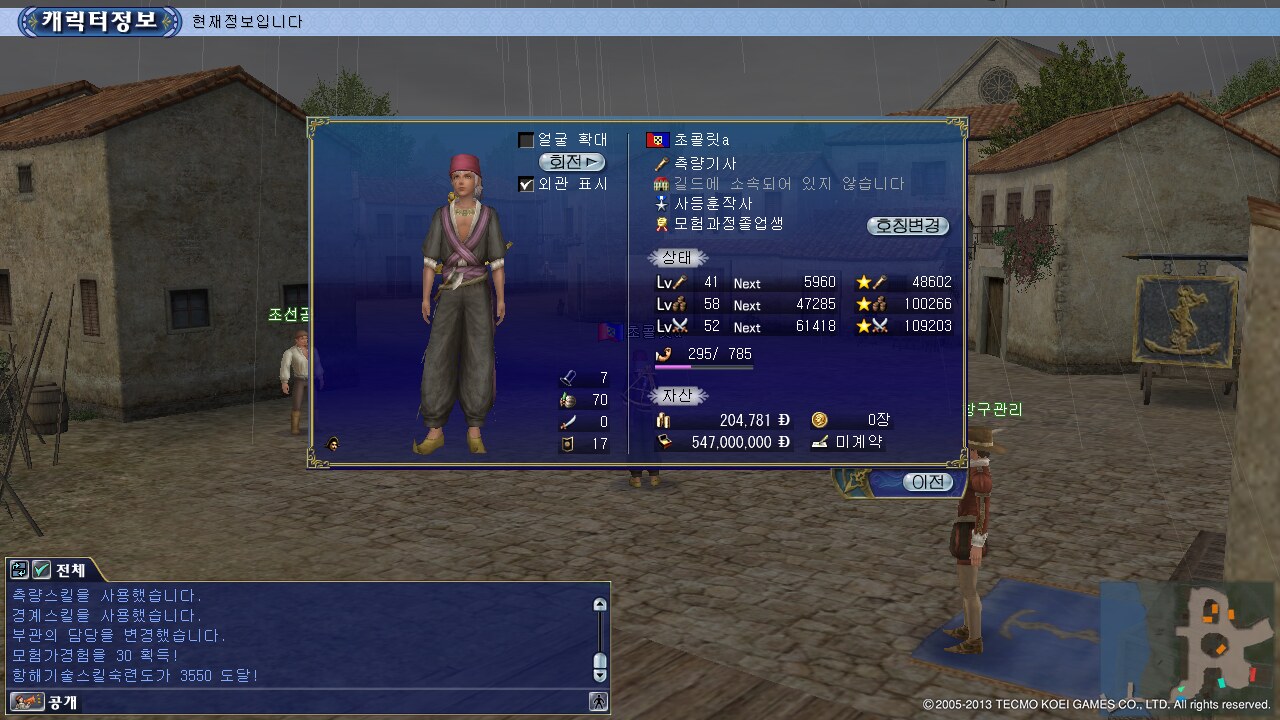The height and width of the screenshot is (720, 1280).
Task: Tick the 얼굴 확대 face zoom checkbox
Action: coord(526,140)
